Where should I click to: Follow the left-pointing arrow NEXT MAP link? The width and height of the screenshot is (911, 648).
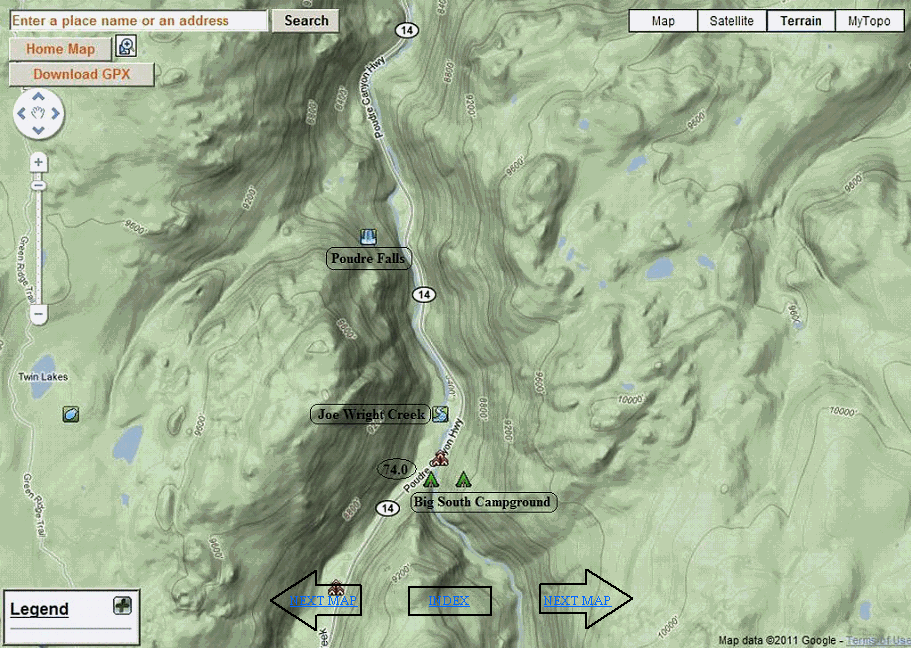(322, 601)
